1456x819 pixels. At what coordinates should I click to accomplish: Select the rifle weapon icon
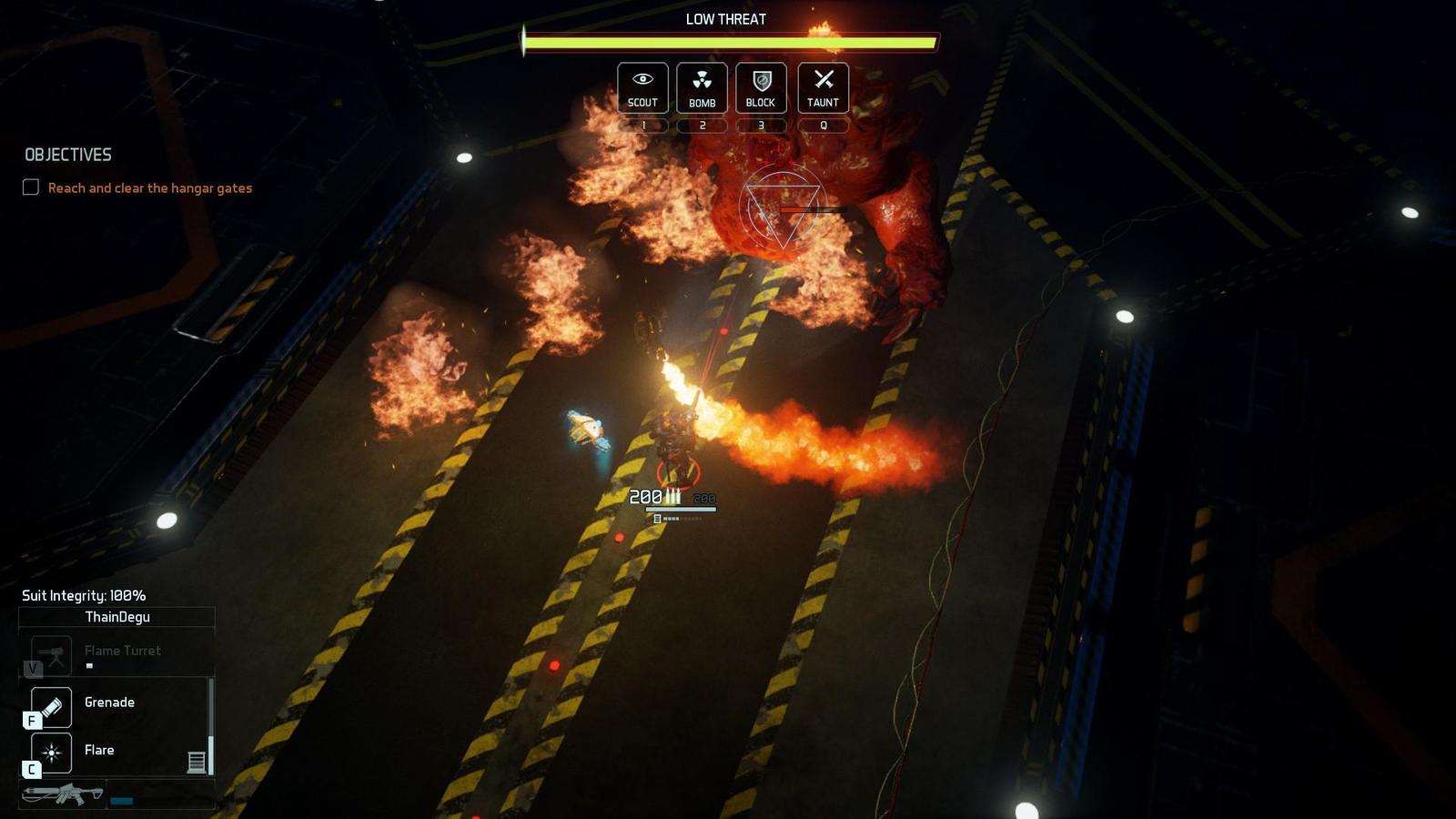point(63,794)
